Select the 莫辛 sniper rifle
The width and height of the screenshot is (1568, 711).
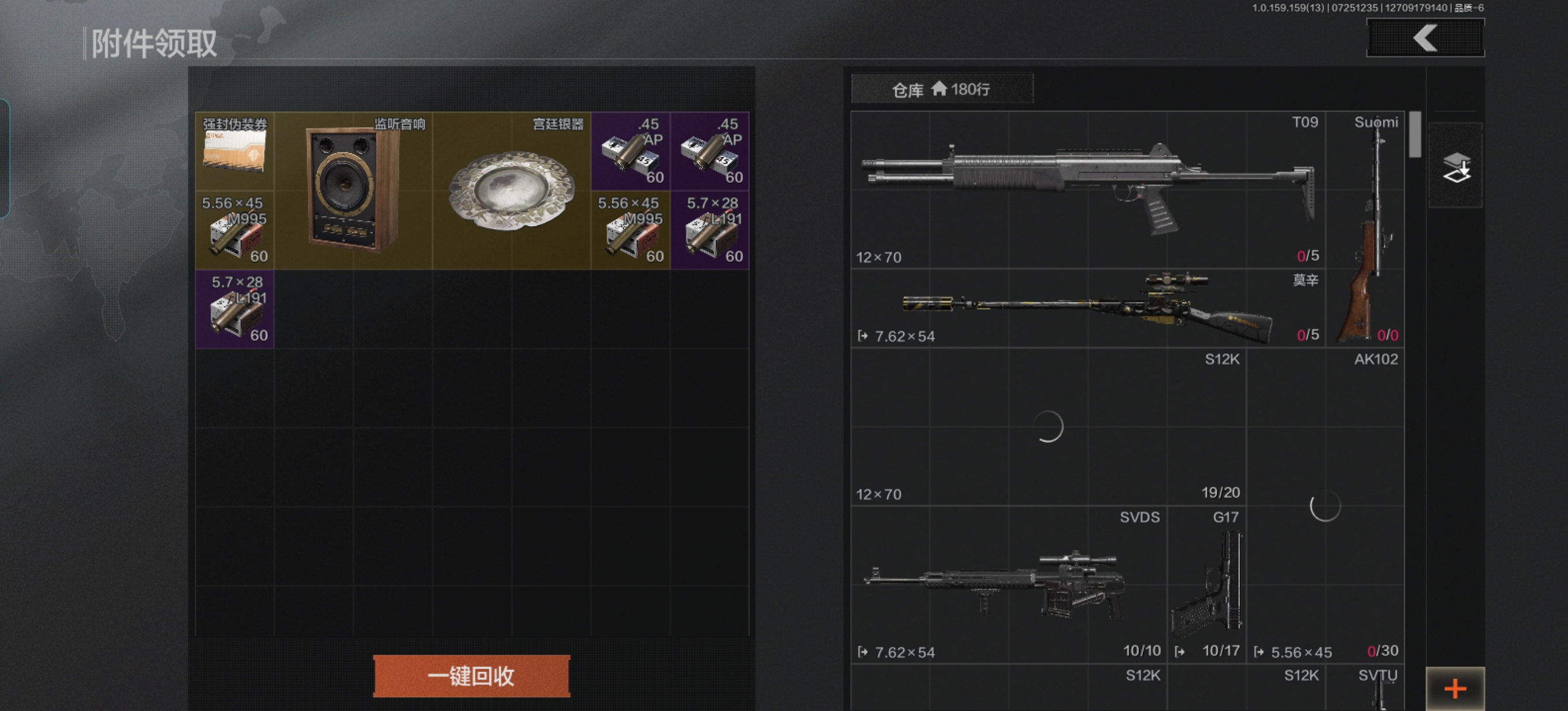(1087, 308)
